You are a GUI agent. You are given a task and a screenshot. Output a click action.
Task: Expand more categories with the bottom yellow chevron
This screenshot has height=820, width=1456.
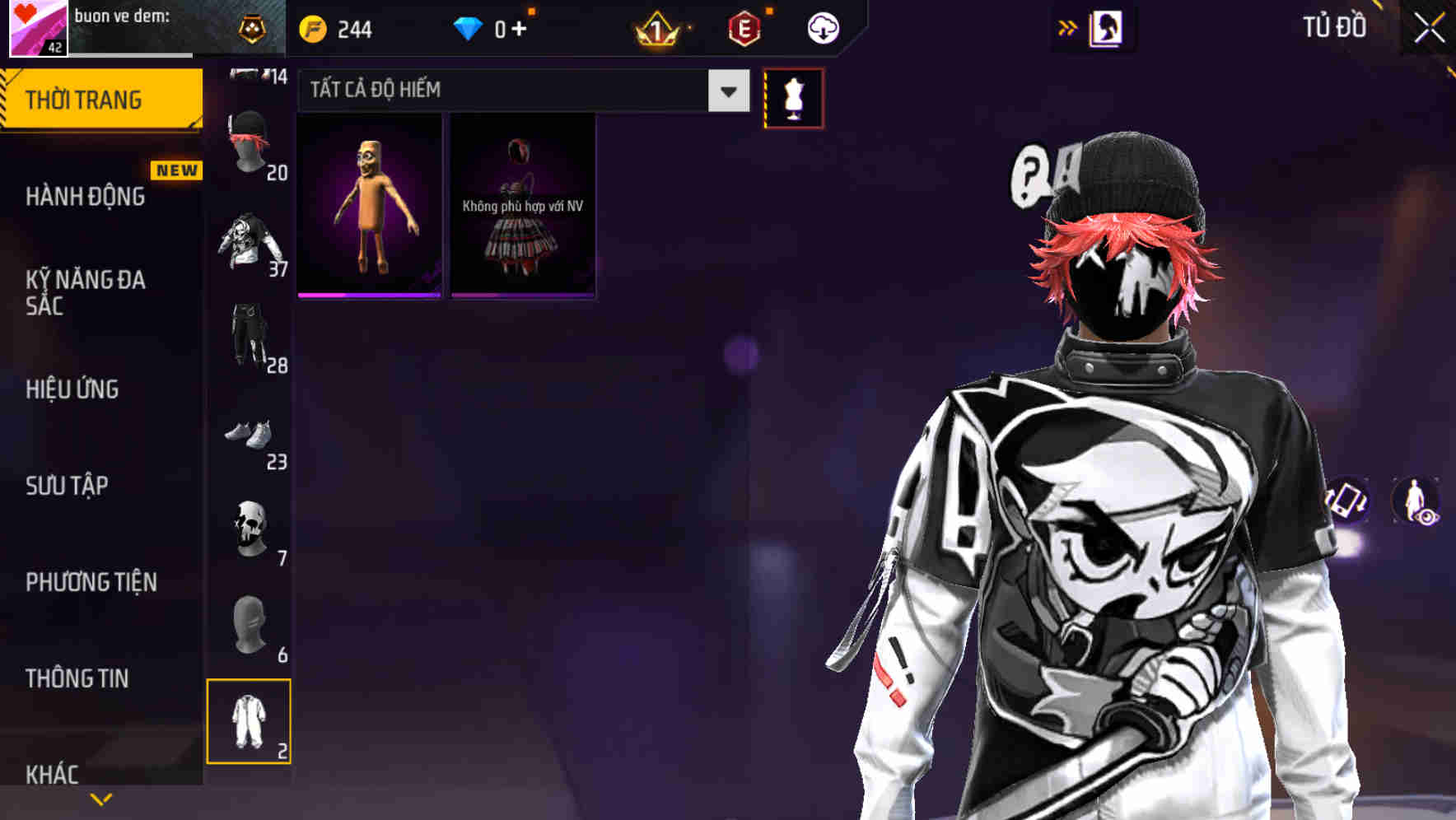(103, 797)
